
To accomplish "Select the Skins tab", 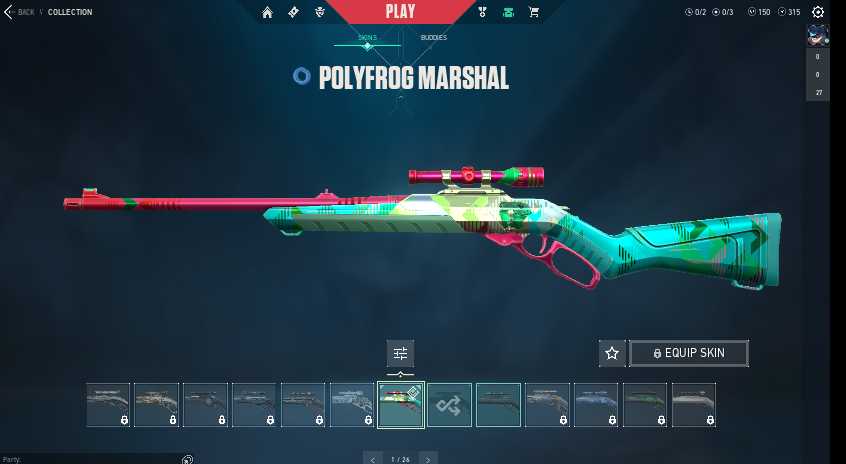I will click(x=367, y=38).
